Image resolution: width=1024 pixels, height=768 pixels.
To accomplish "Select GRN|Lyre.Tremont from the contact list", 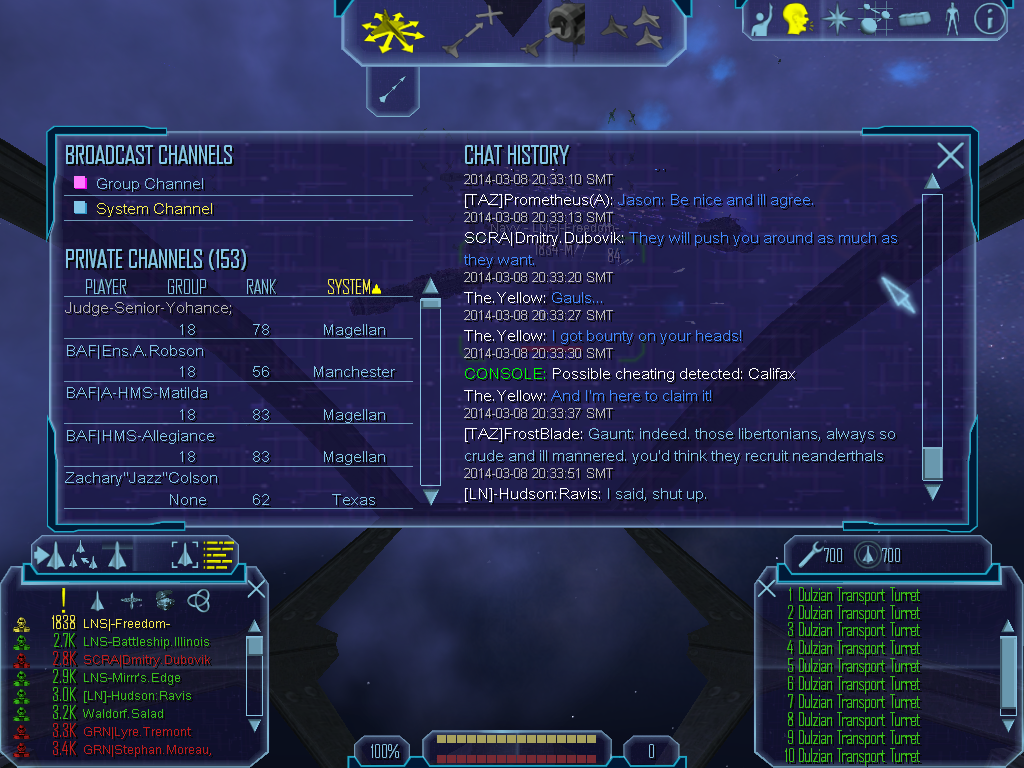I will tap(137, 732).
